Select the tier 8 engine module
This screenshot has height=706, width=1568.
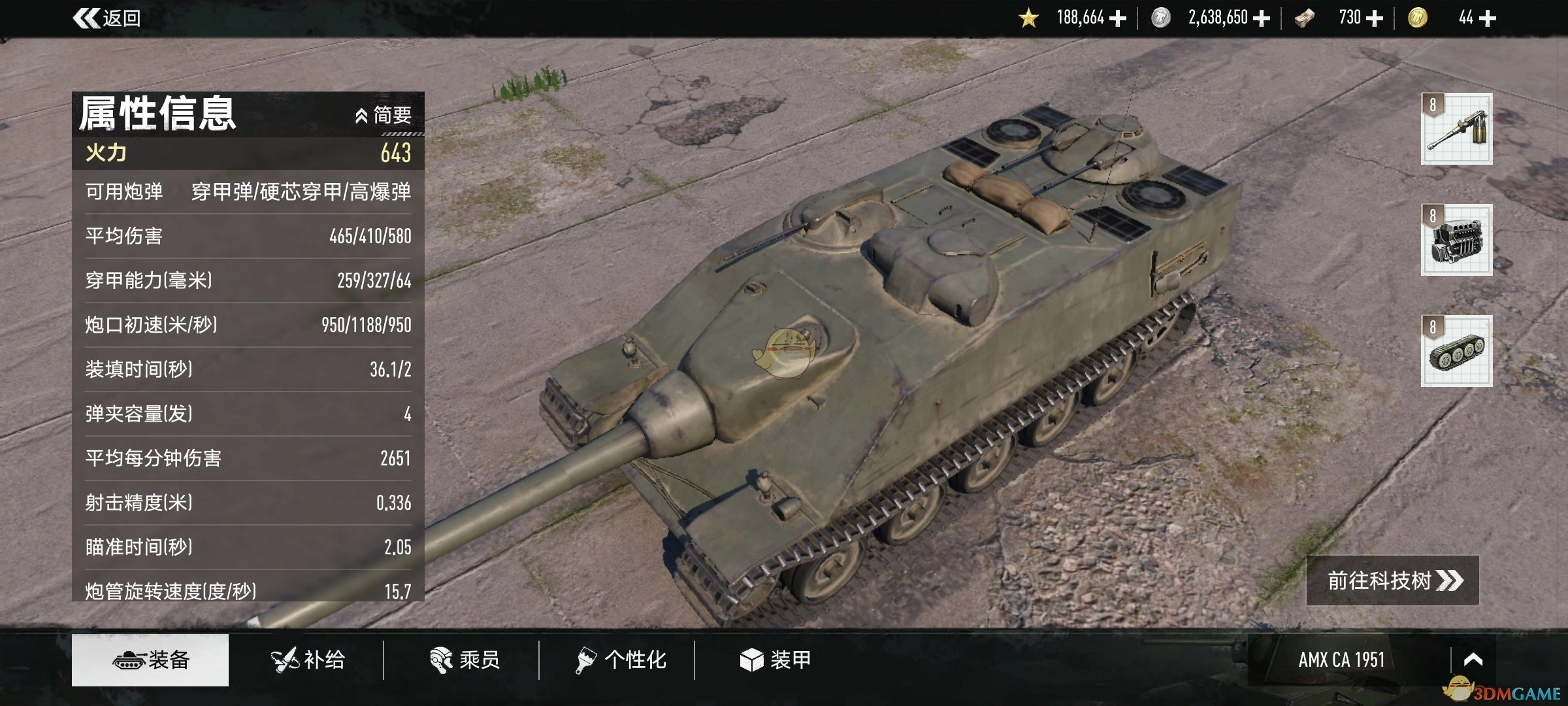[x=1456, y=240]
